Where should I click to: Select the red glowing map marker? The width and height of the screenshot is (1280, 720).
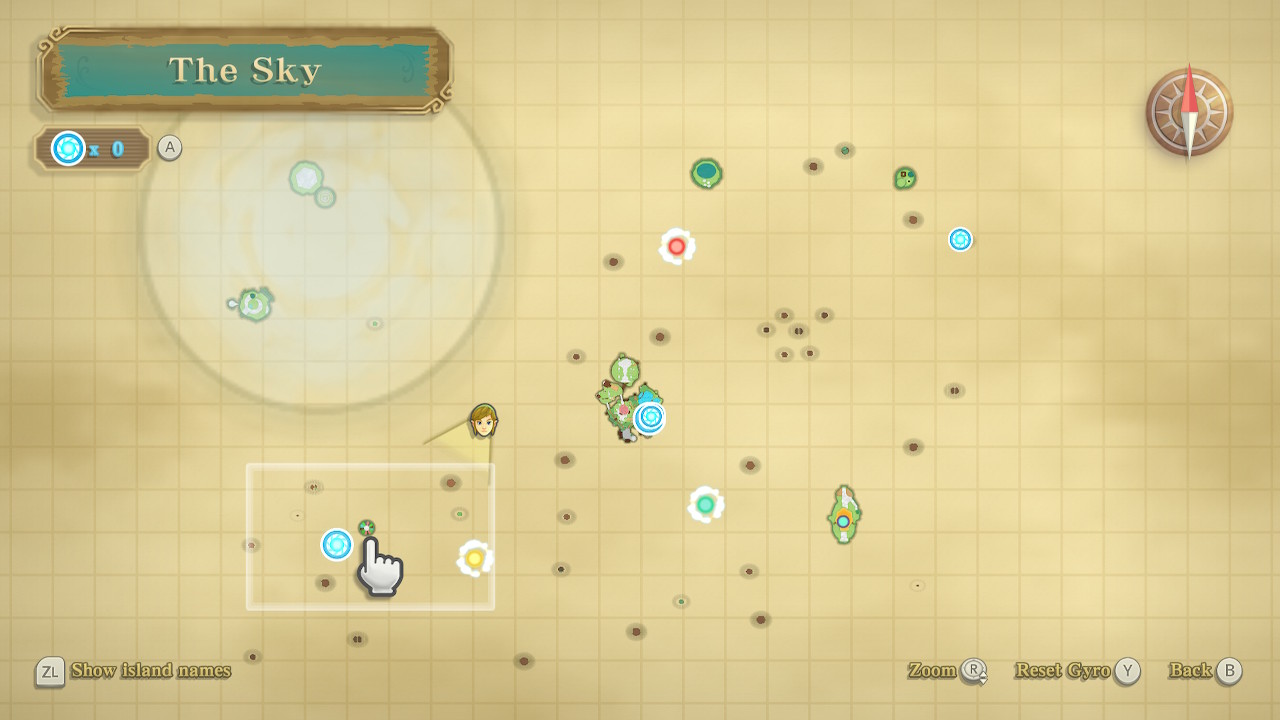[677, 246]
